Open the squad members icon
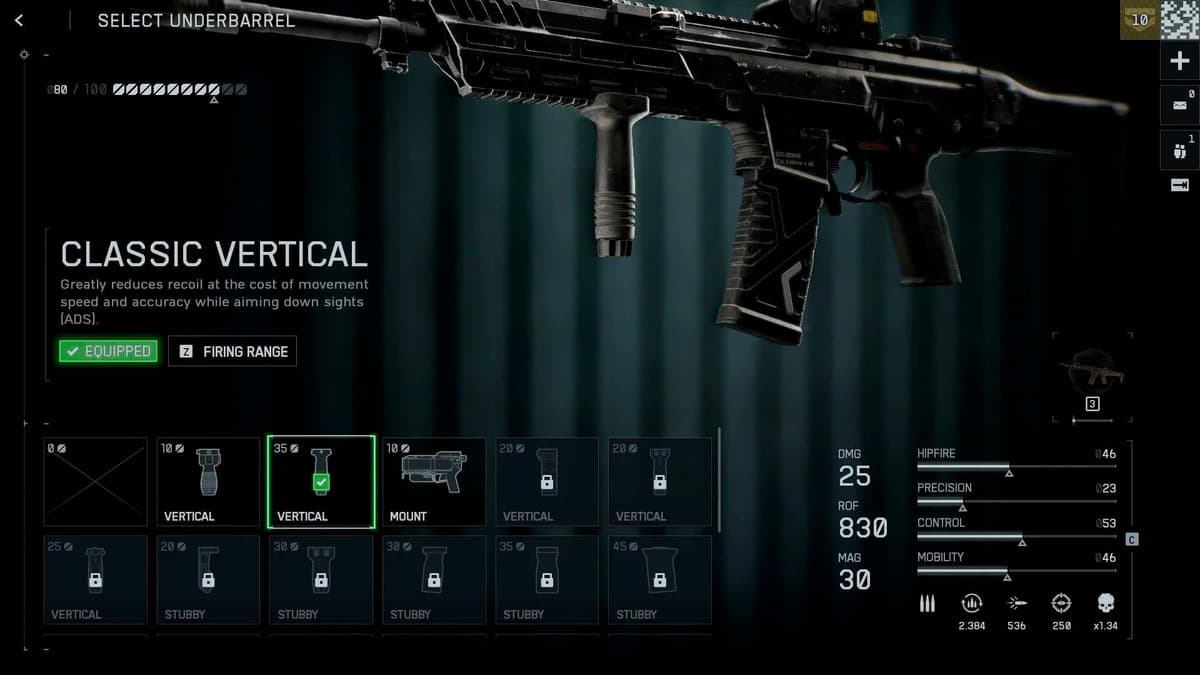Image resolution: width=1200 pixels, height=675 pixels. click(1179, 151)
